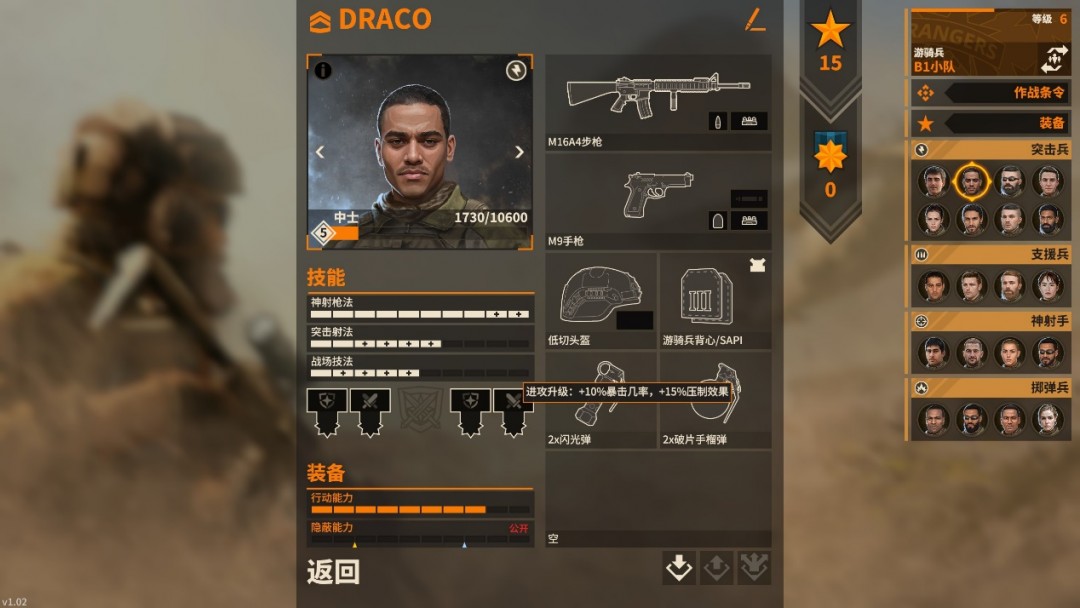Swap squad with the B1小队 arrows icon

(1054, 59)
